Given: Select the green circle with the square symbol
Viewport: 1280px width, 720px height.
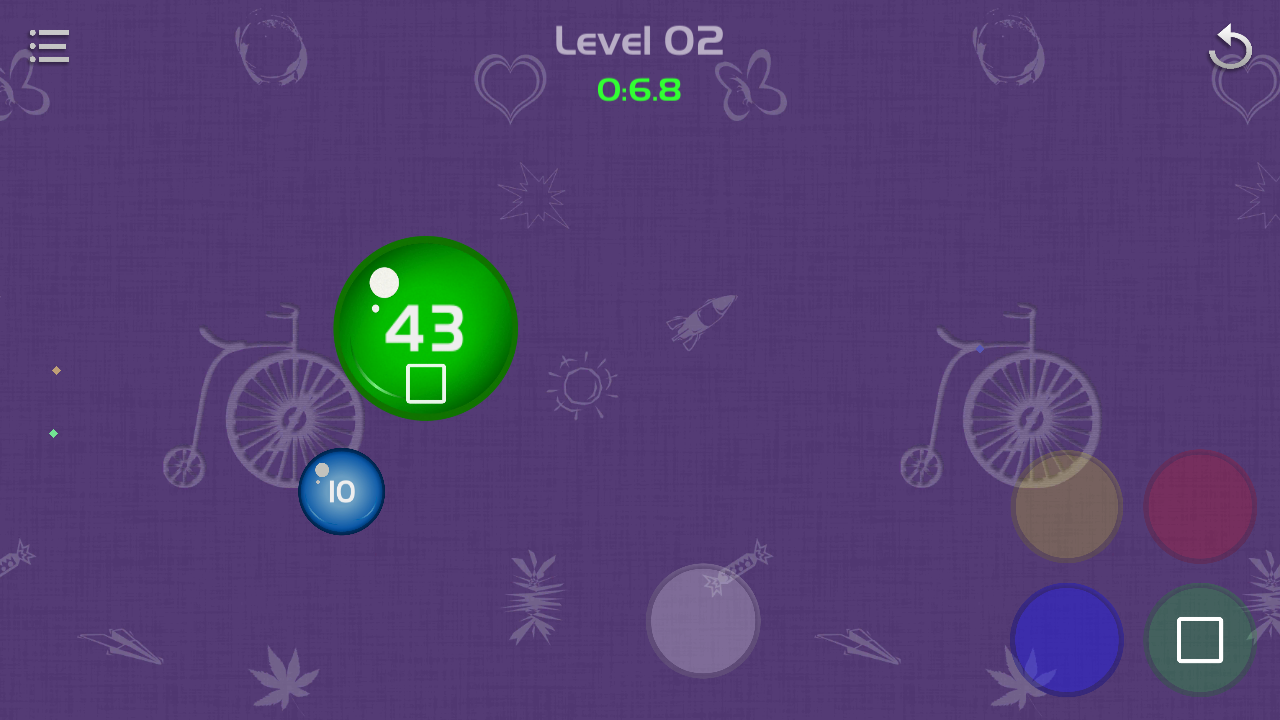Looking at the screenshot, I should click(x=1199, y=639).
